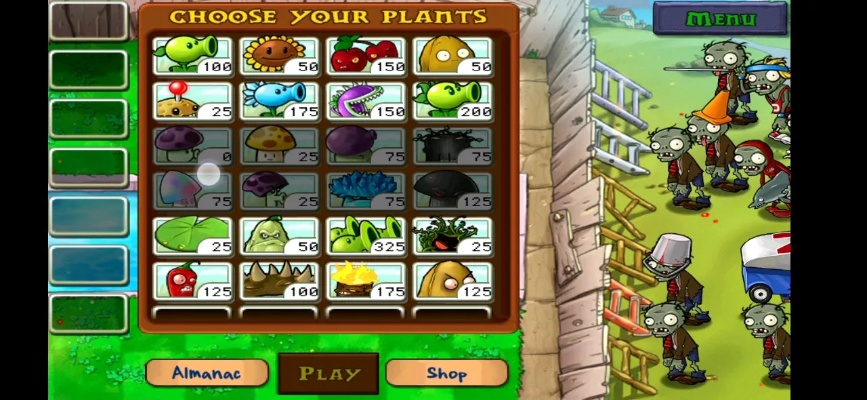This screenshot has width=867, height=400.
Task: Select the Torchwood seed packet
Action: pos(366,280)
